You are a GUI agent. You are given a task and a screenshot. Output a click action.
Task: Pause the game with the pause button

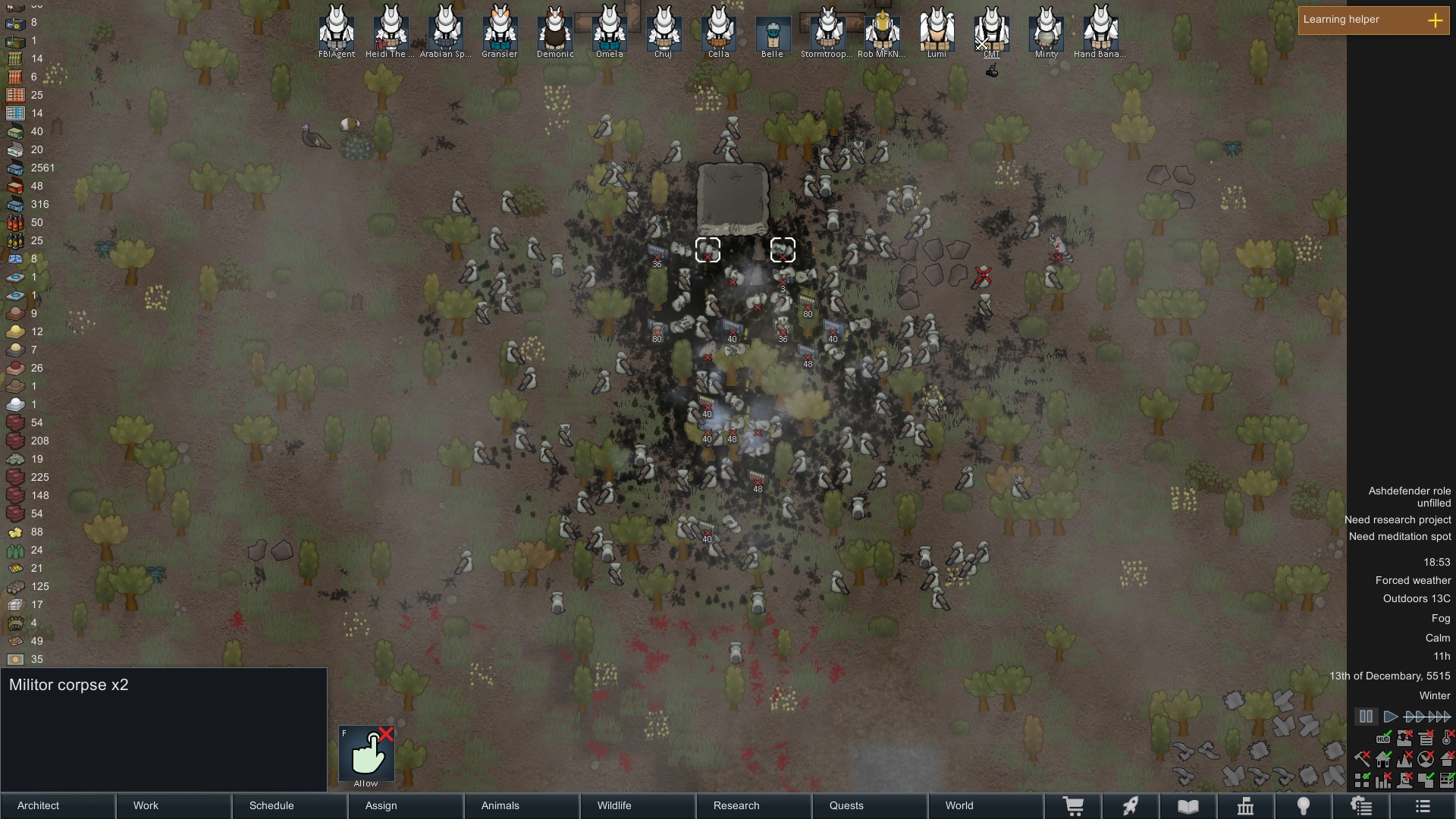[1366, 717]
